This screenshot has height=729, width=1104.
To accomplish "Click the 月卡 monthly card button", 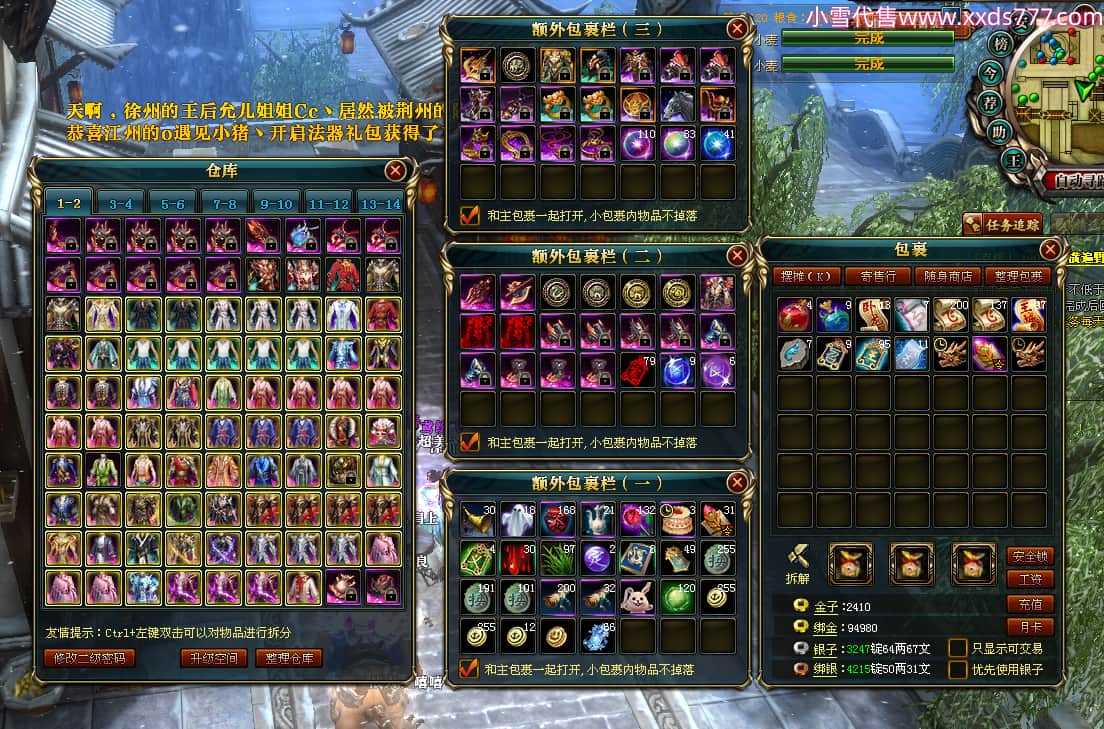I will (1030, 627).
